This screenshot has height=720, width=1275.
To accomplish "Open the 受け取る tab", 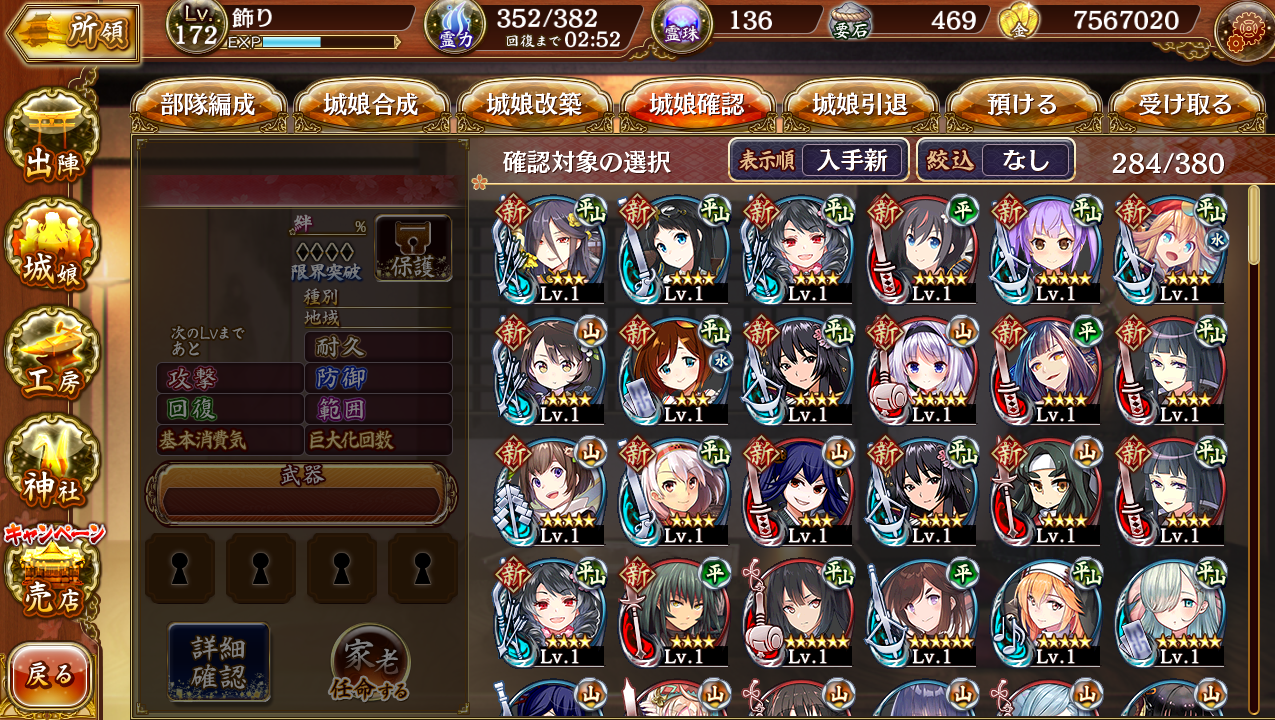I will 1185,105.
